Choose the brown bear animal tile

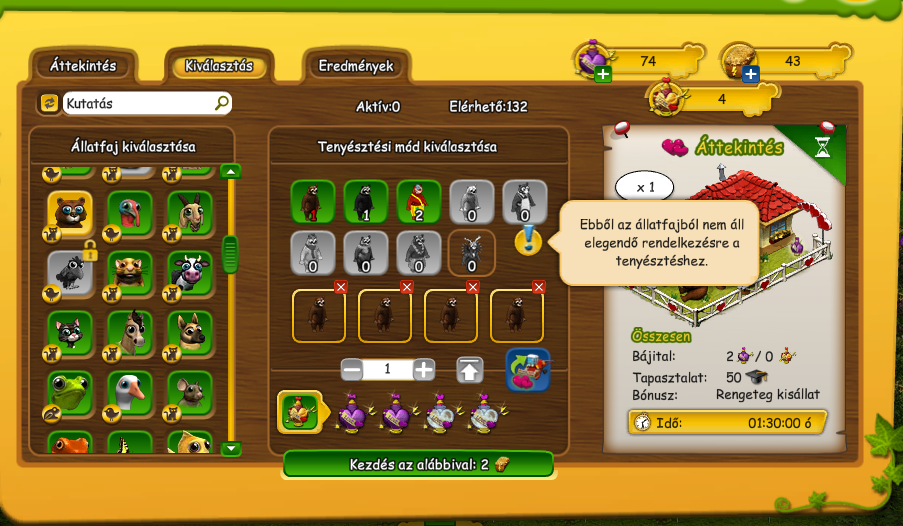pos(70,212)
